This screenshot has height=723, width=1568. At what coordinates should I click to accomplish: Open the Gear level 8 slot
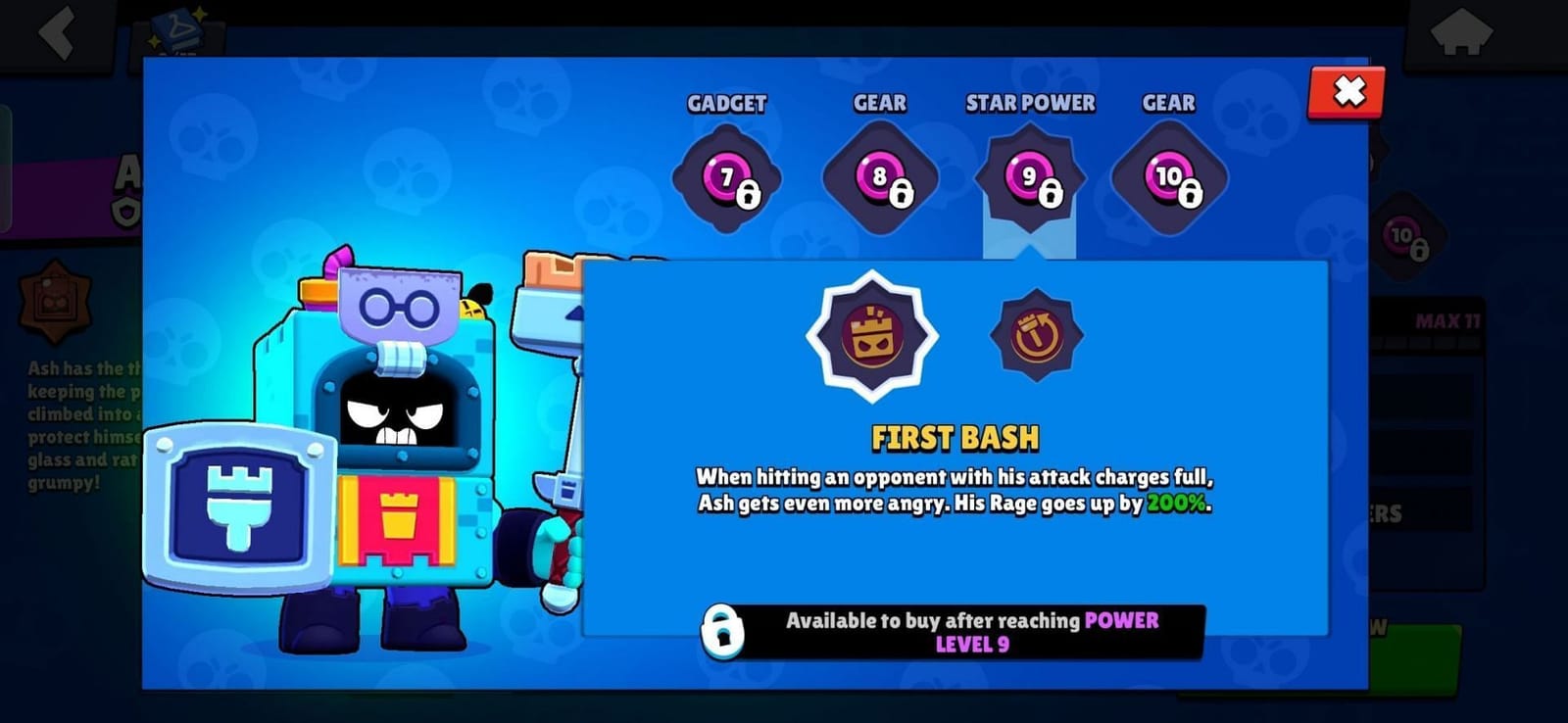(878, 176)
